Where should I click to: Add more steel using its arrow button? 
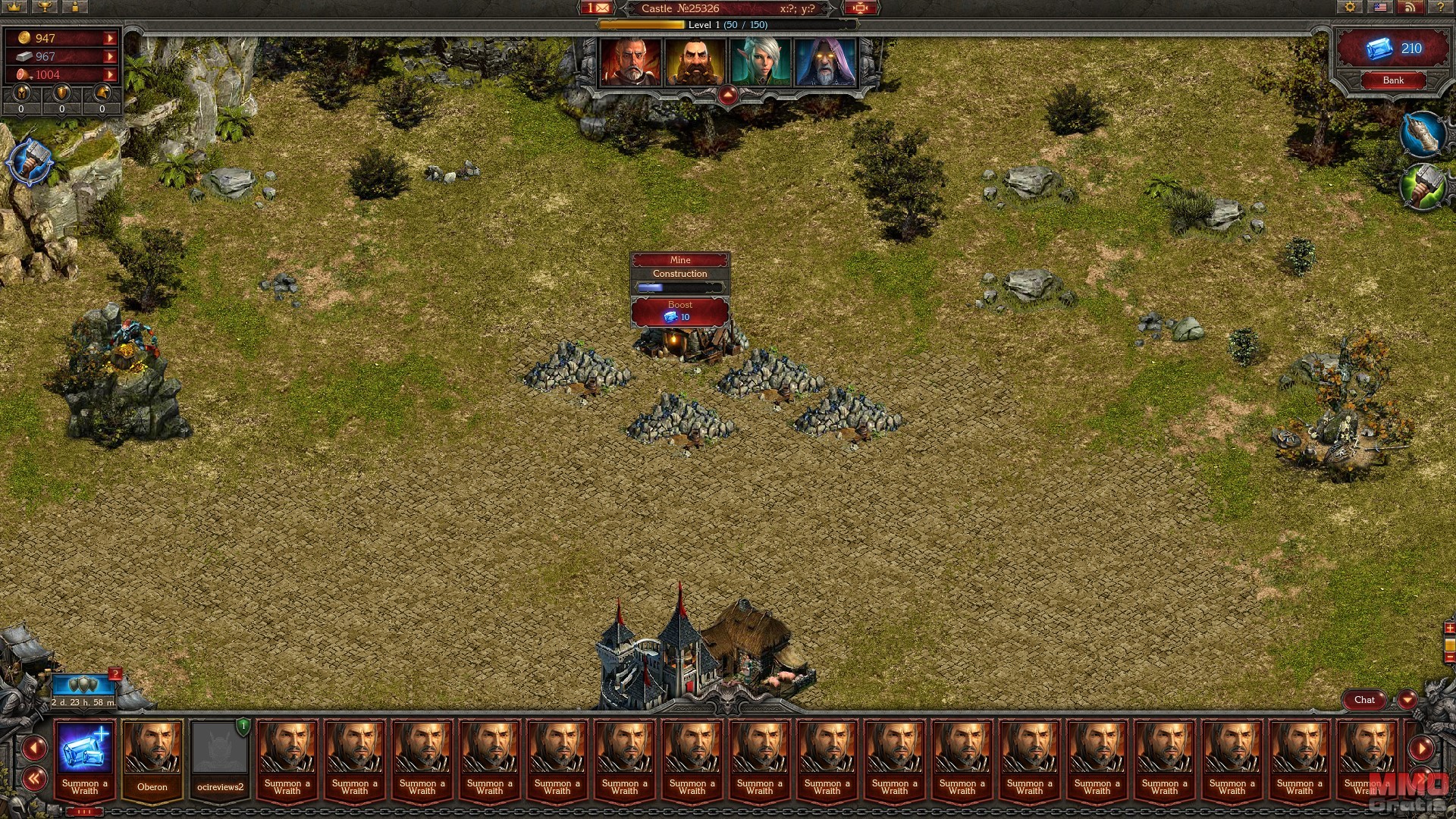[x=111, y=56]
